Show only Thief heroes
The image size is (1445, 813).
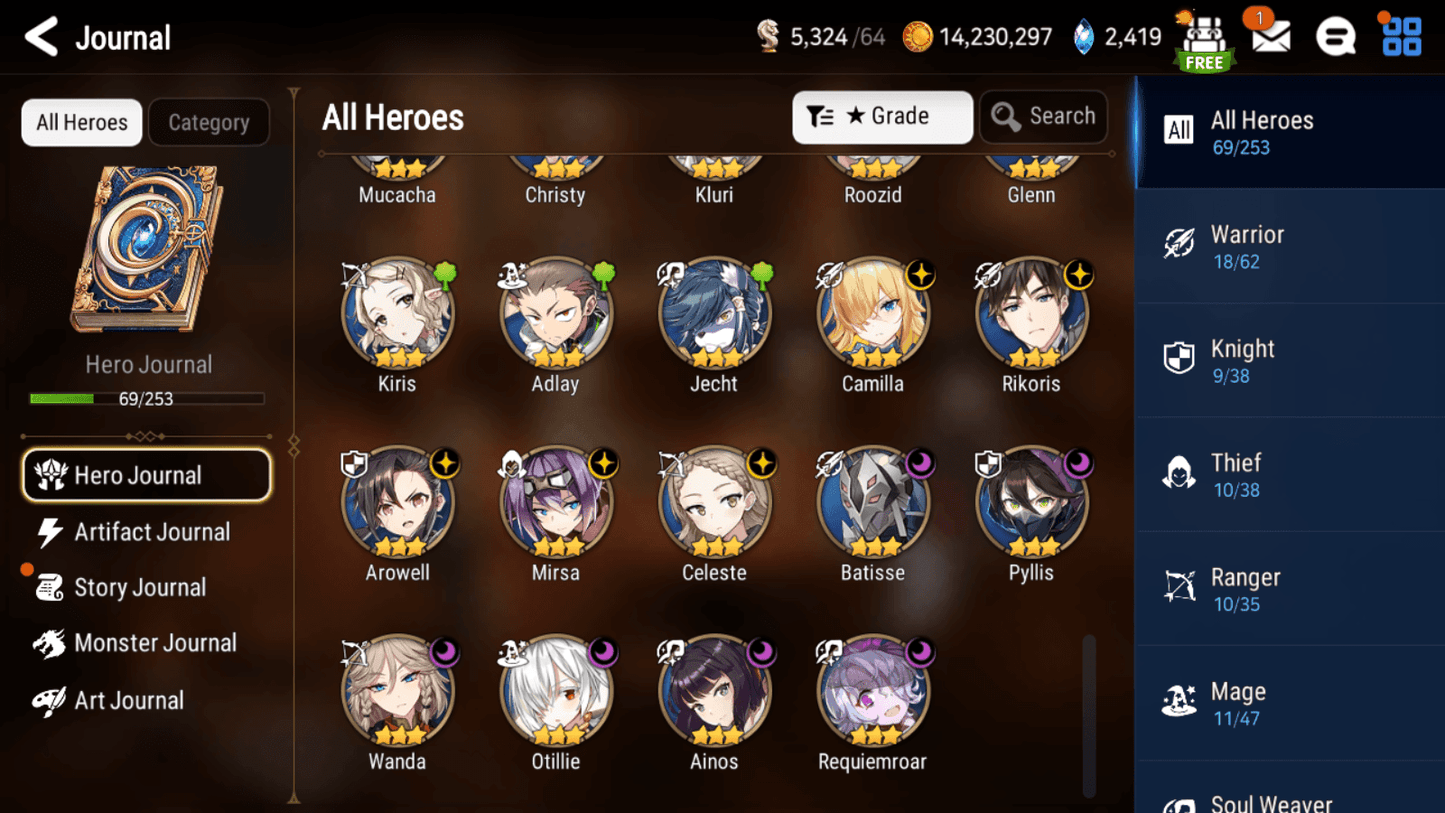[x=1288, y=475]
